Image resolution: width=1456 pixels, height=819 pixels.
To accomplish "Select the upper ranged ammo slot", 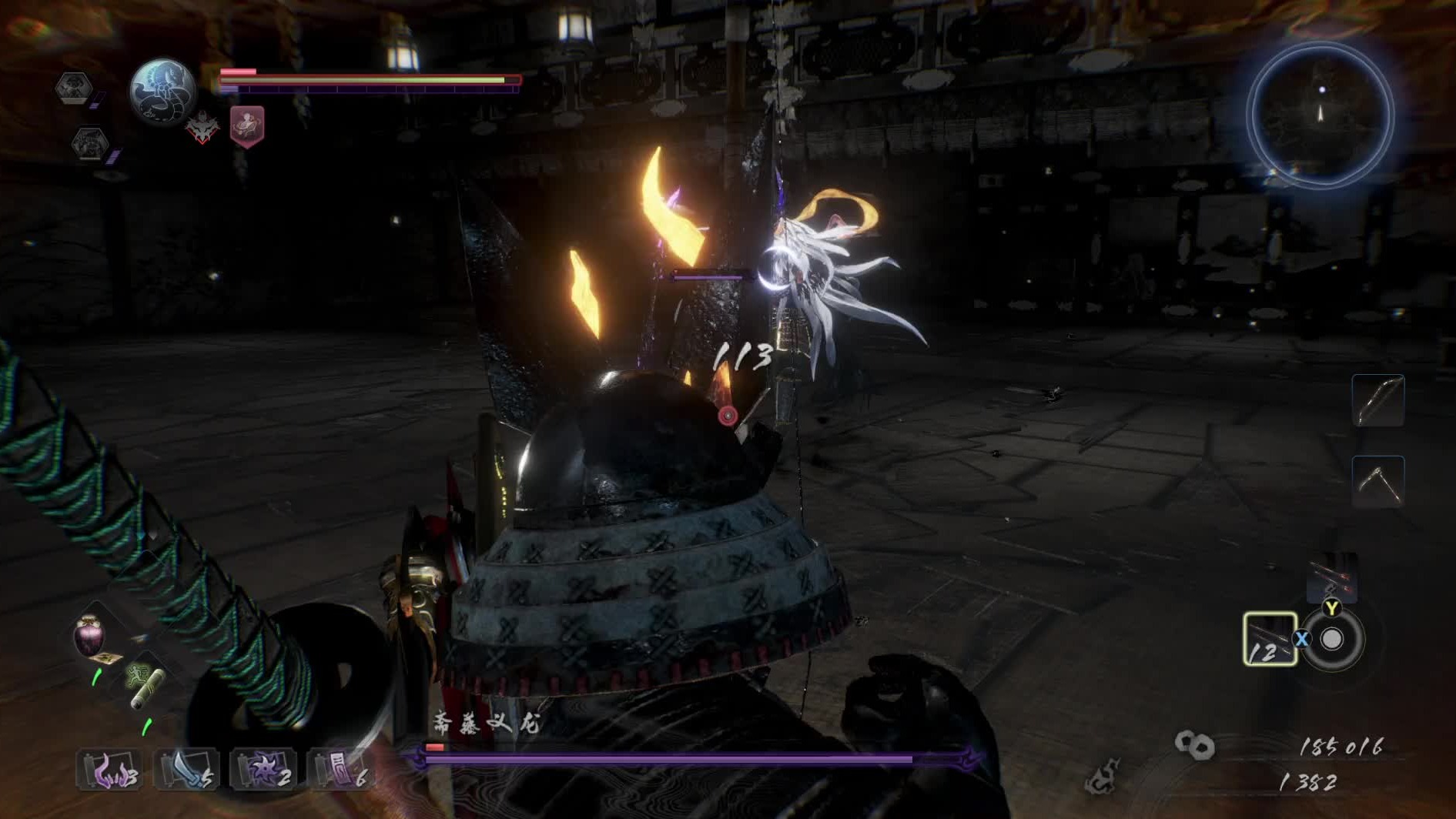I will [x=1331, y=578].
